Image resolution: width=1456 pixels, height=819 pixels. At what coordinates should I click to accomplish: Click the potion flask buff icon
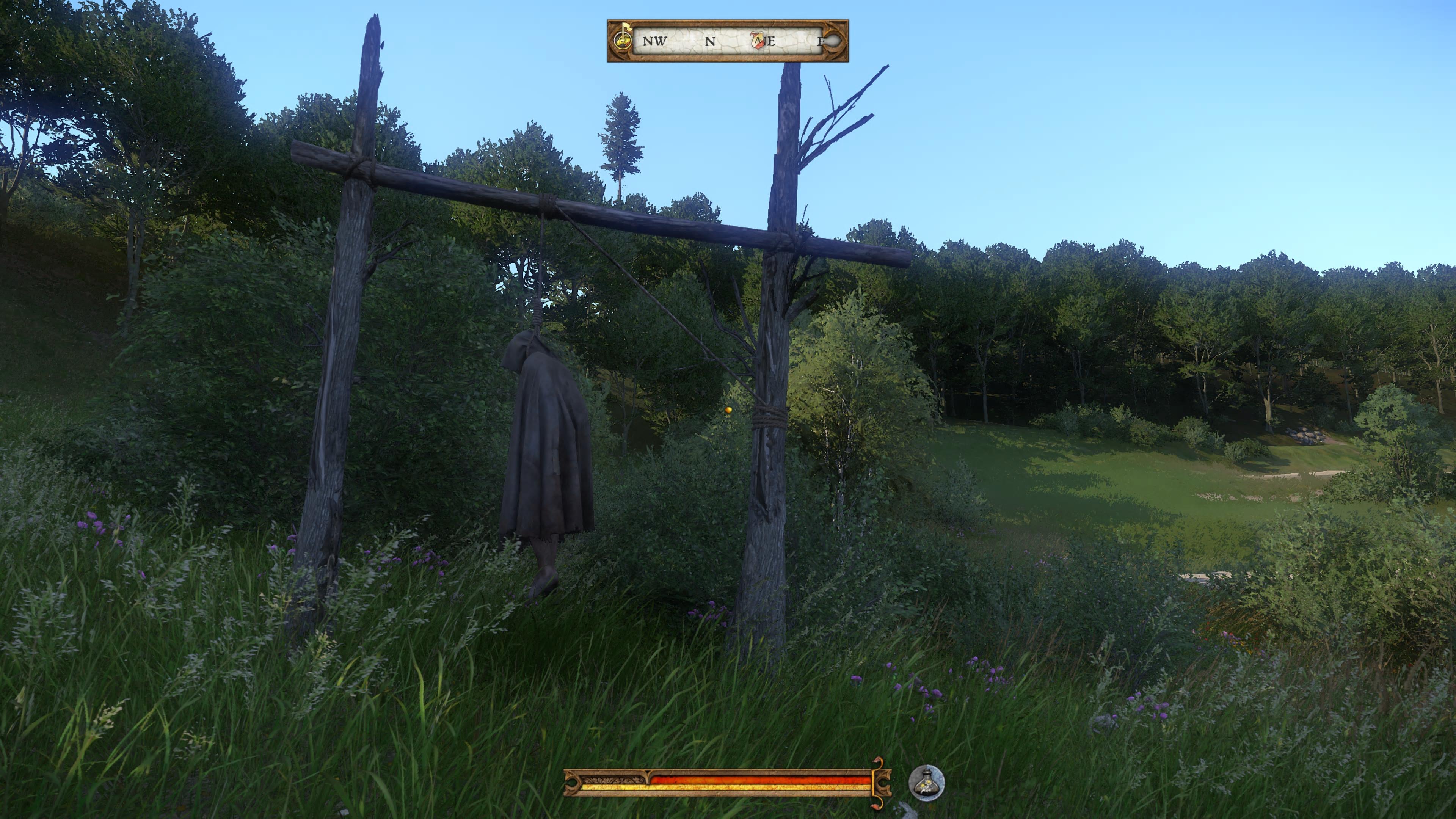point(926,783)
